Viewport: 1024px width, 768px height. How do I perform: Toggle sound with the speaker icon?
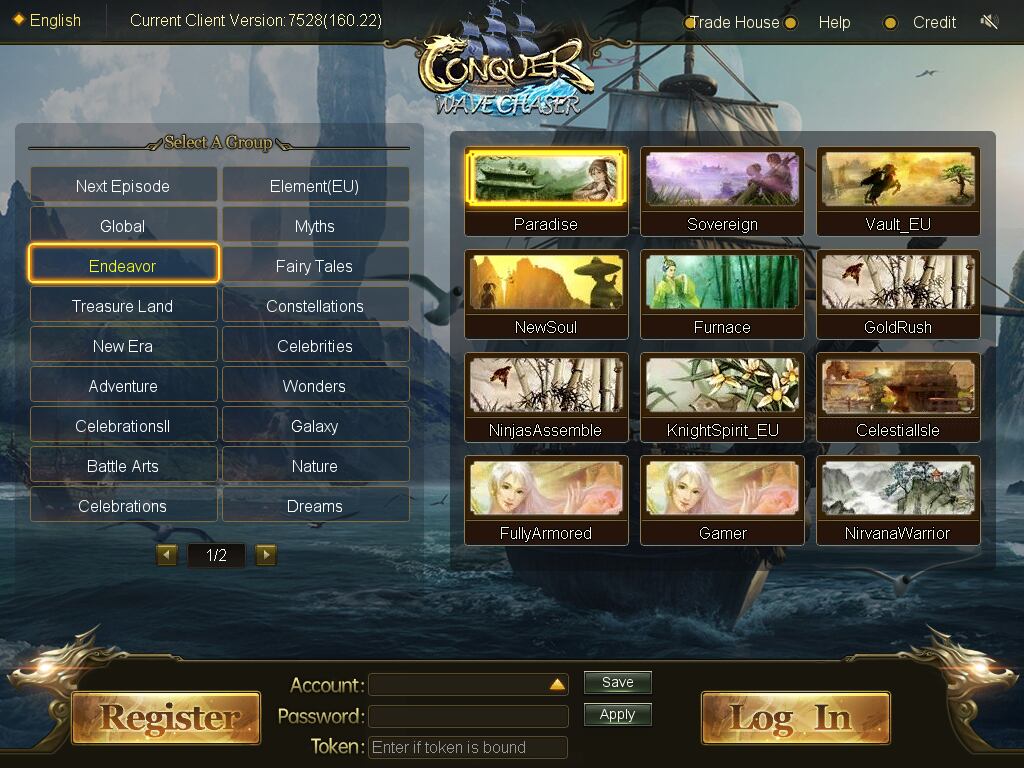[990, 22]
